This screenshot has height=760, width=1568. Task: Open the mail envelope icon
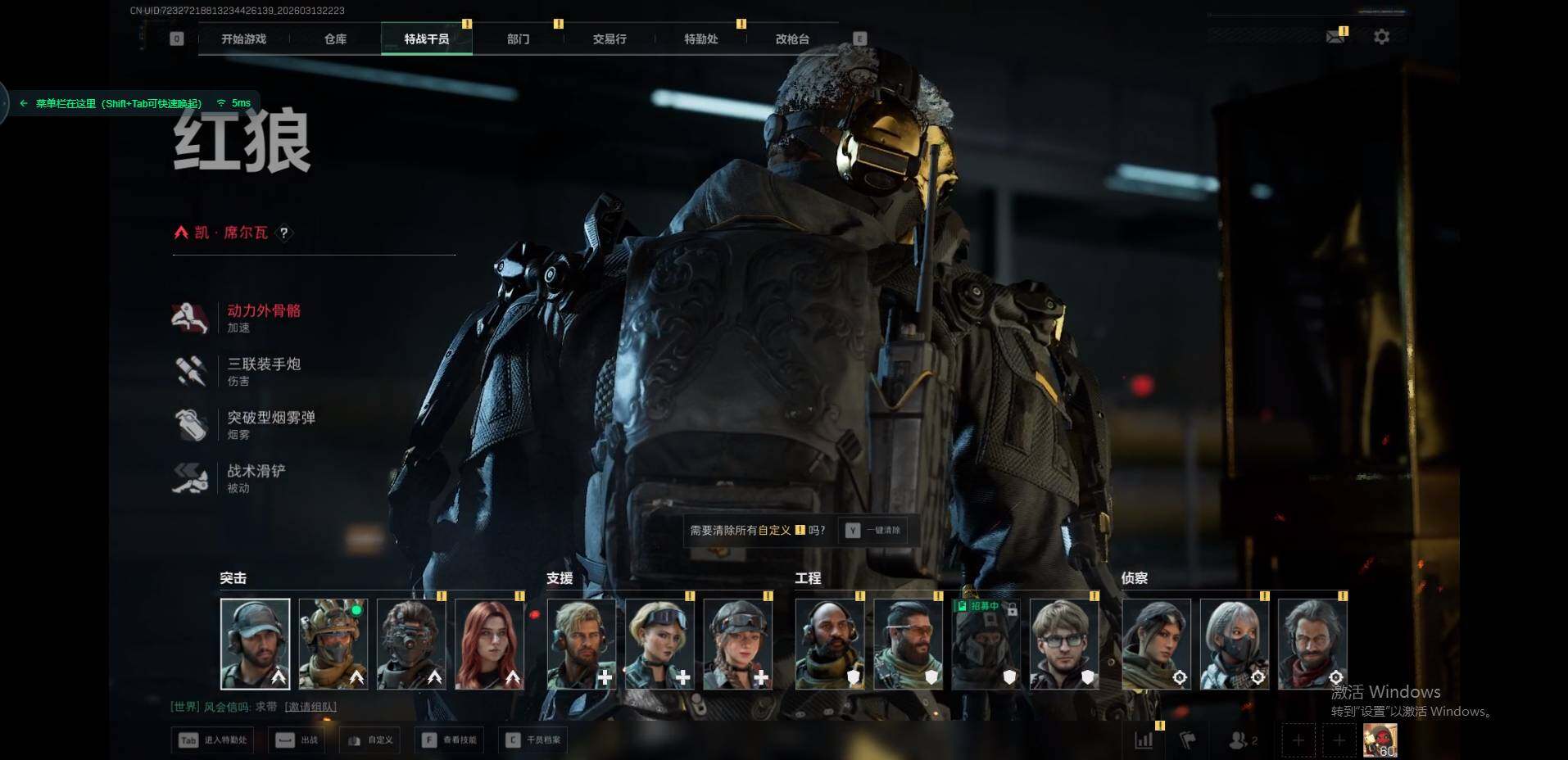tap(1335, 37)
